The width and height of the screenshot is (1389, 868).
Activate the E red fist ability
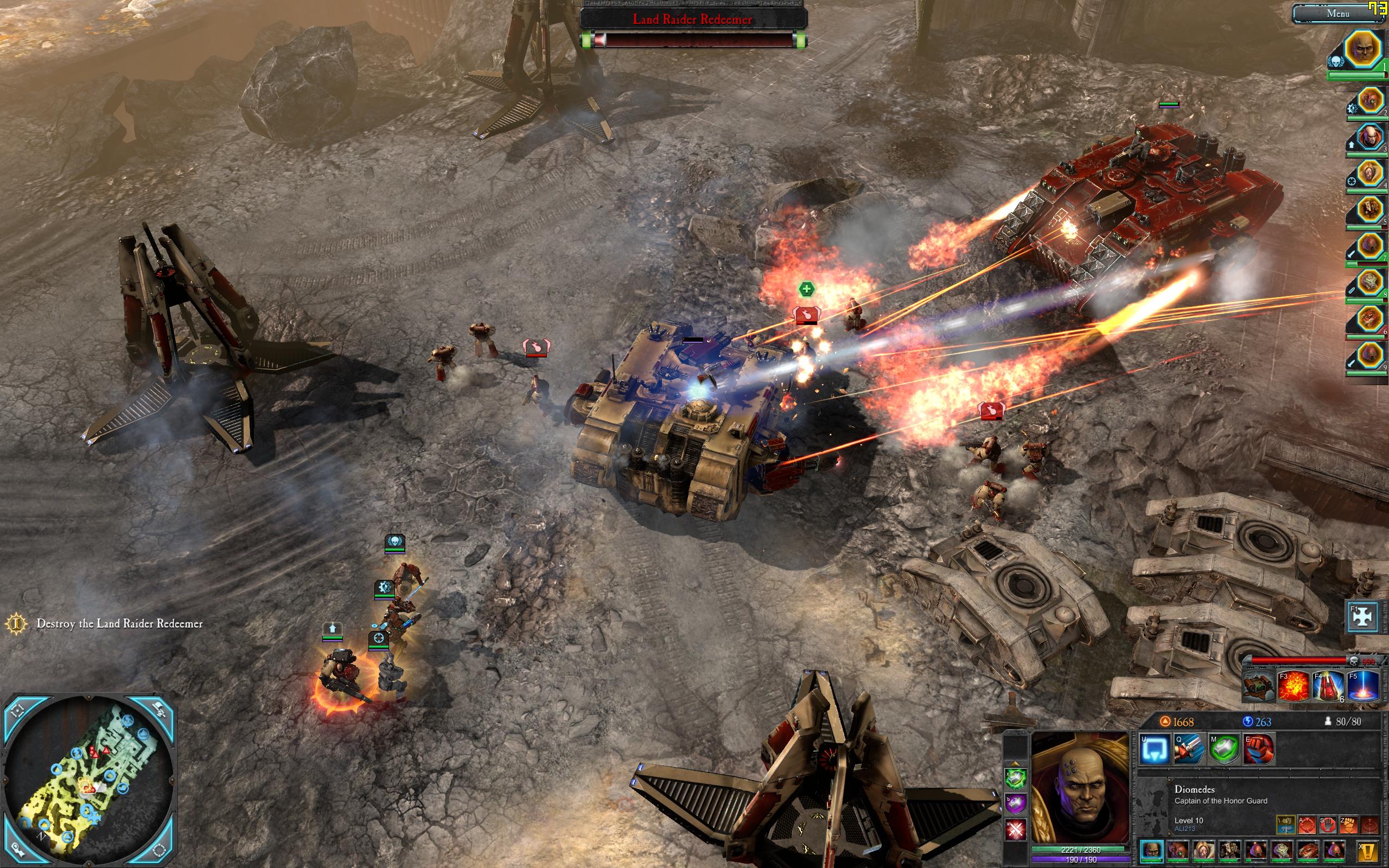point(1258,749)
